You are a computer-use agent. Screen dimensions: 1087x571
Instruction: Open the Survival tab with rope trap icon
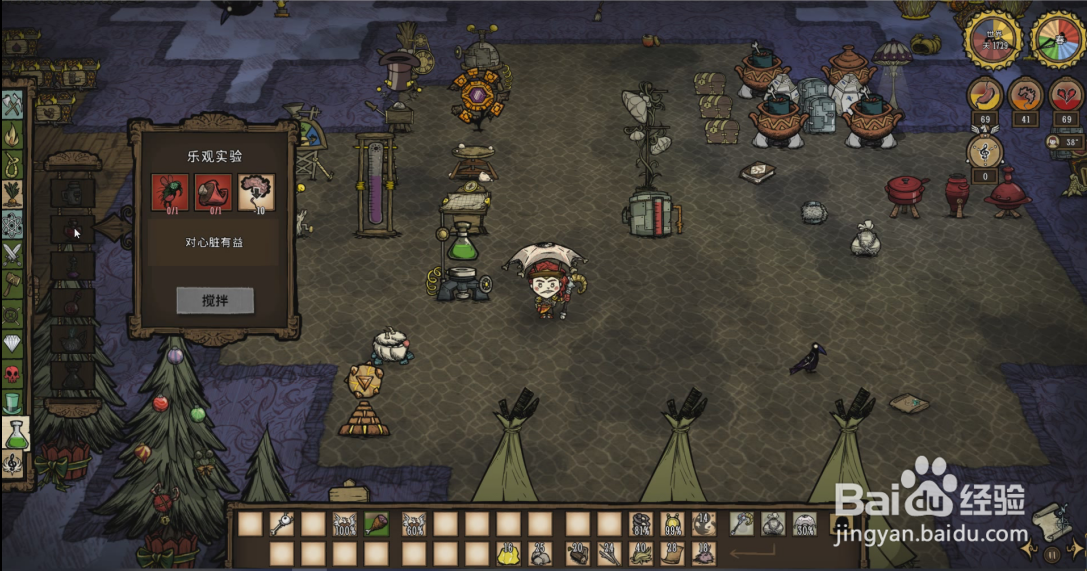pos(12,164)
